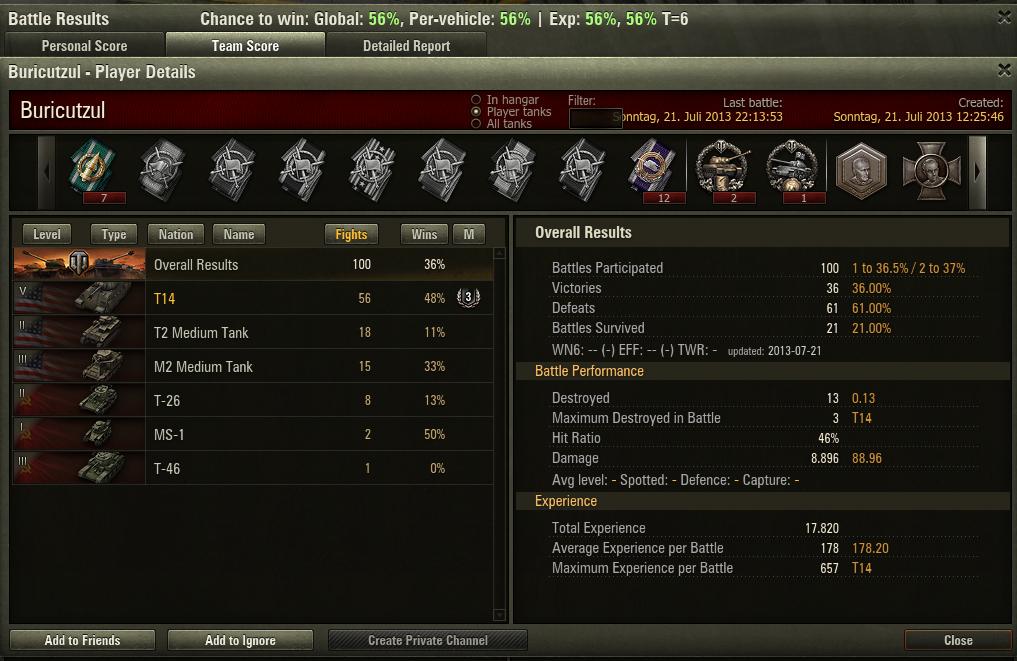Screen dimensions: 1017x661
Task: Select the In hangar radio option
Action: 476,100
